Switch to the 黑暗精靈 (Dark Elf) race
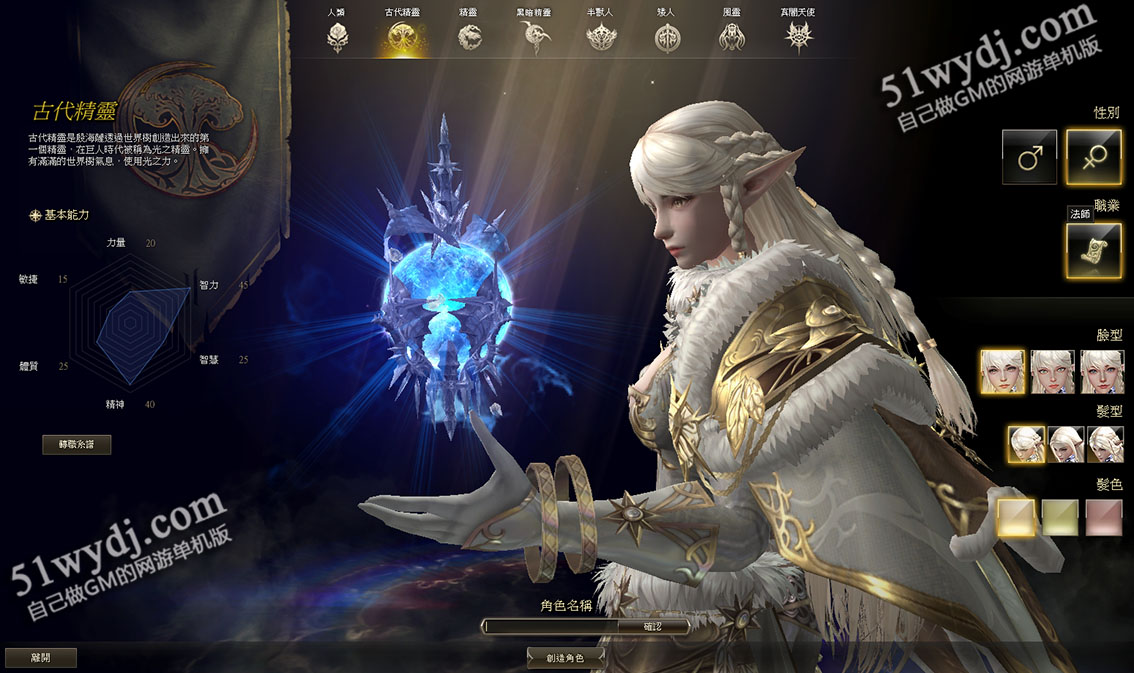The image size is (1134, 673). [x=536, y=37]
